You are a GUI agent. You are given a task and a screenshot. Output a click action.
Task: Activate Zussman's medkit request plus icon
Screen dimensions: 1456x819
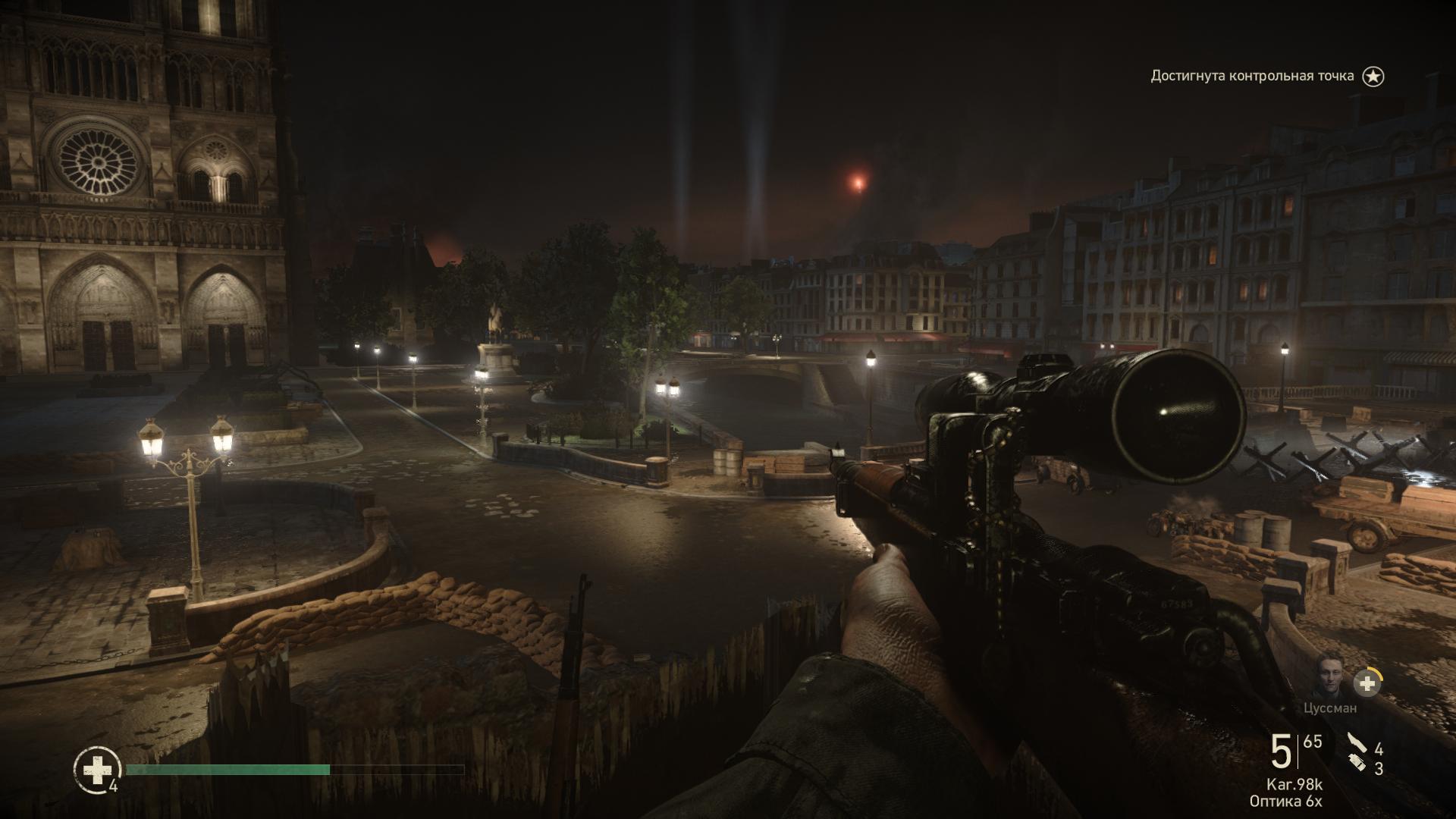pyautogui.click(x=1367, y=683)
